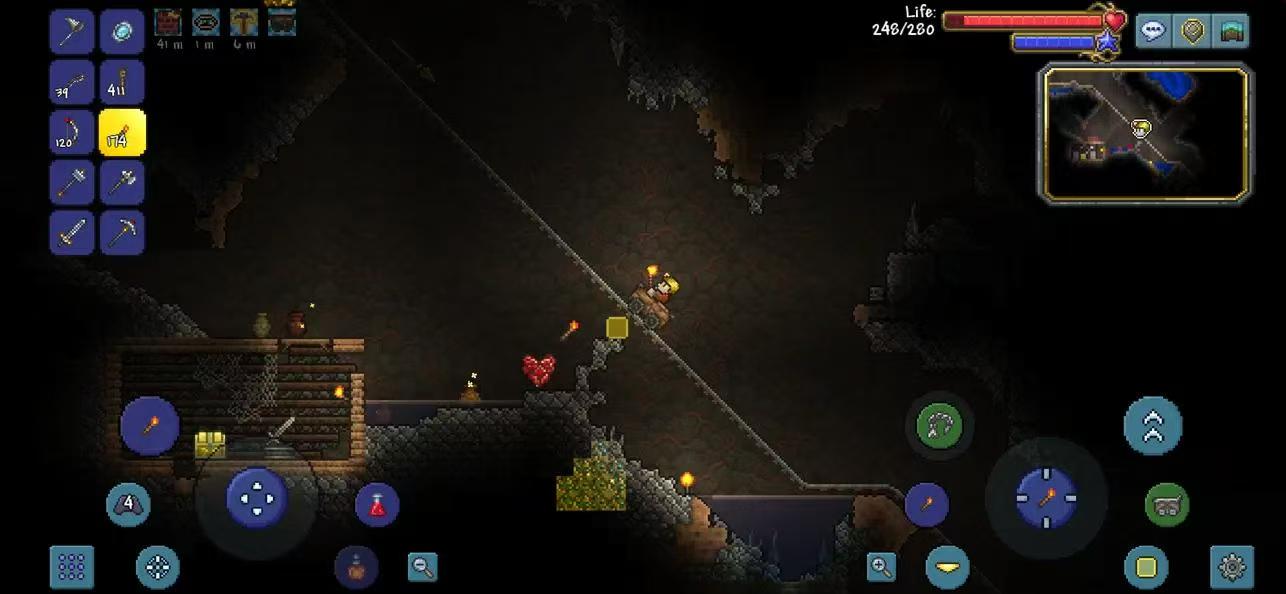
Task: Select the axe in the first hotbar slot
Action: [x=72, y=32]
